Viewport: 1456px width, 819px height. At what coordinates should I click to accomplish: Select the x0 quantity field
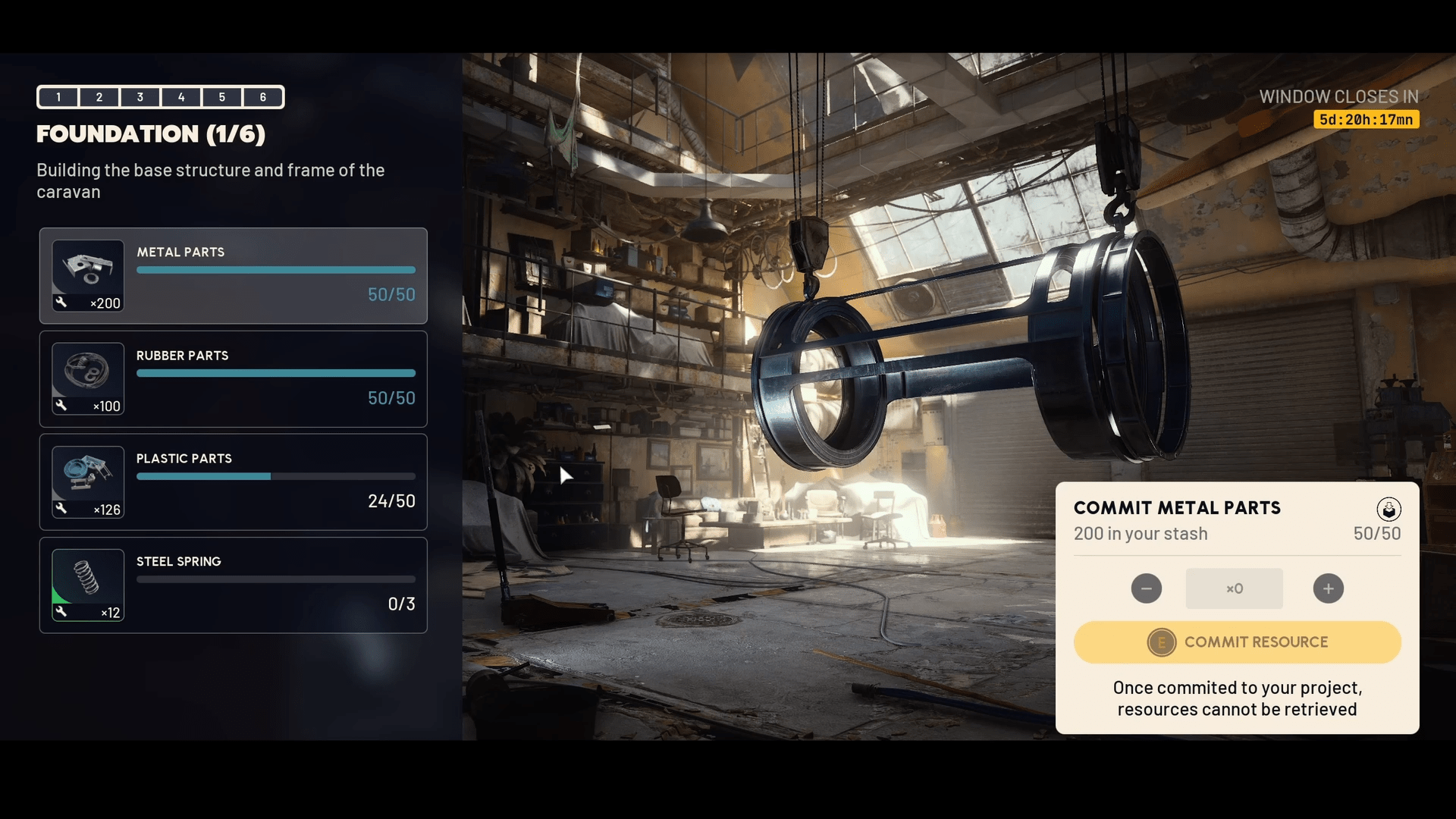coord(1234,588)
